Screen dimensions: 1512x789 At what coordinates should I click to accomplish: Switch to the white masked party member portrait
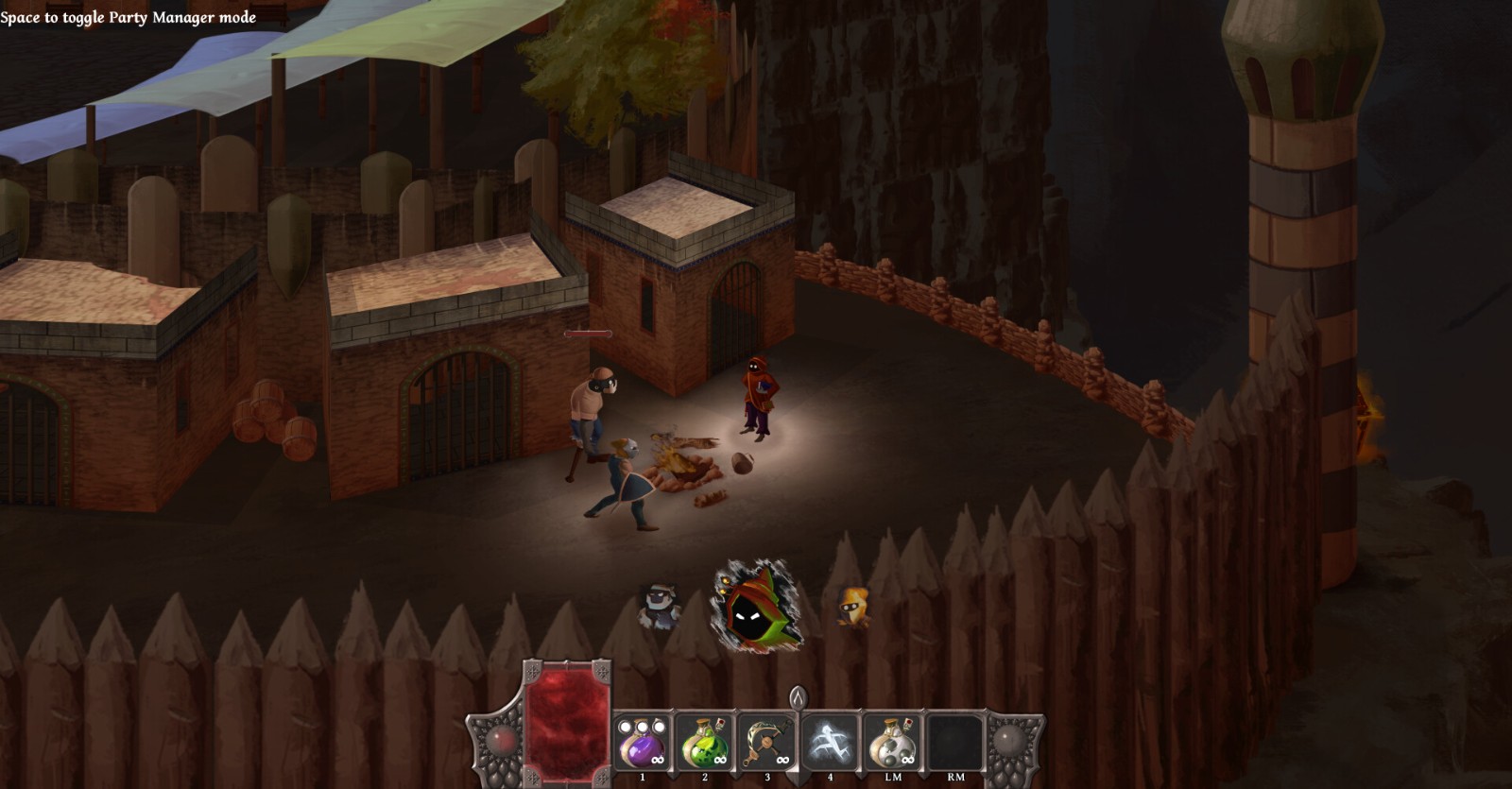658,605
